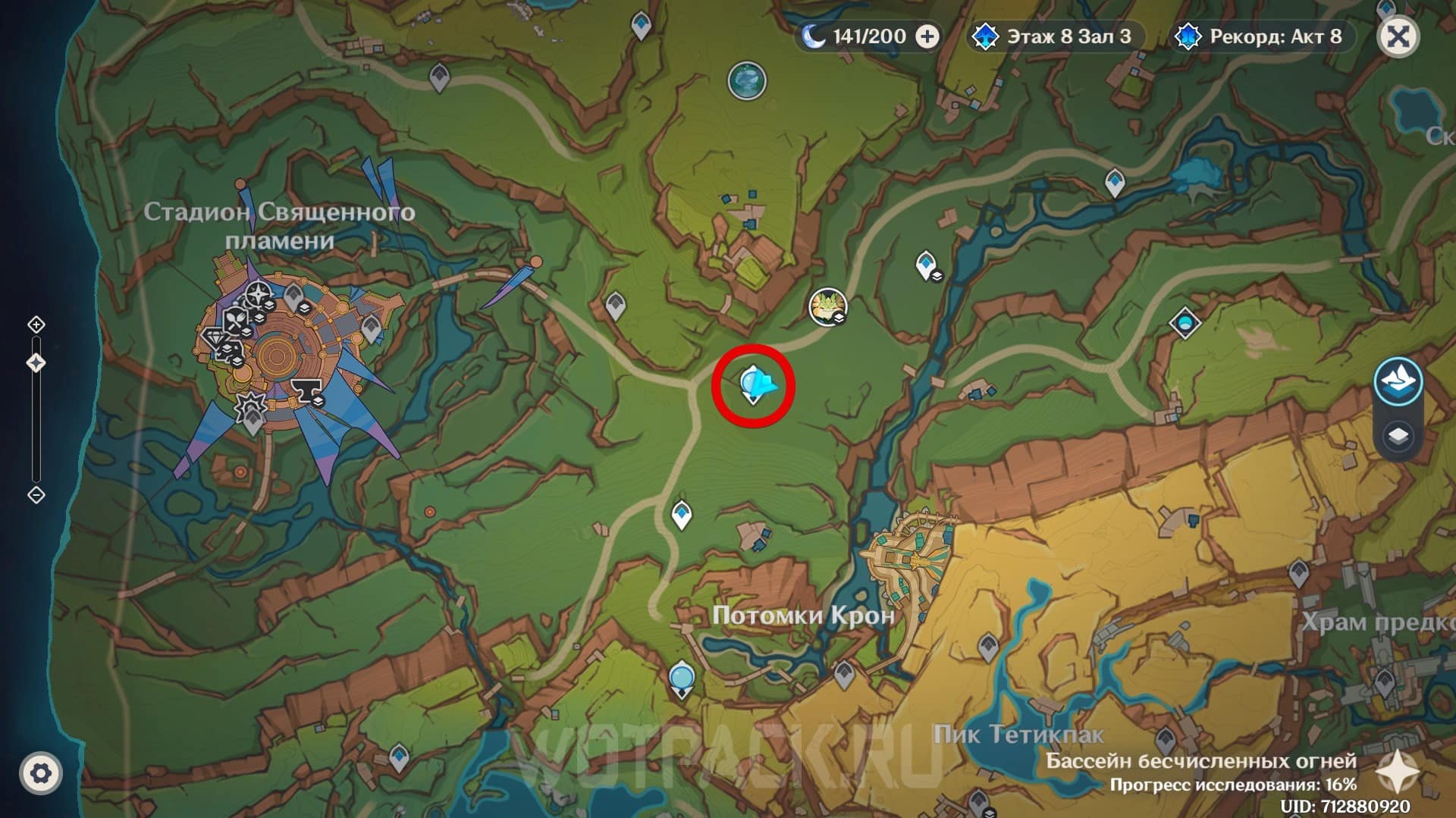
Task: Open map settings via the gear icon
Action: (x=41, y=773)
